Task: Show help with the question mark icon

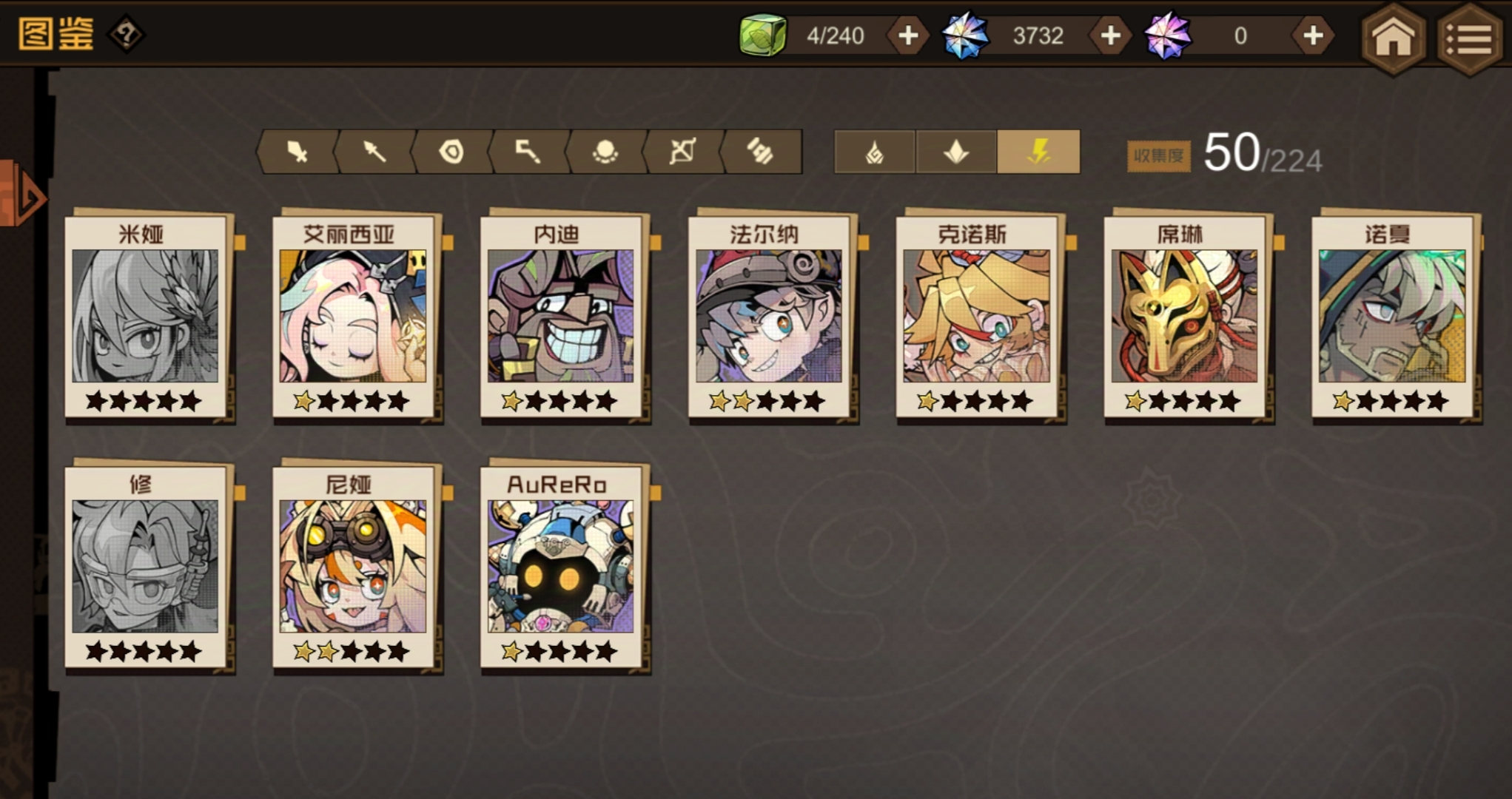Action: tap(127, 34)
